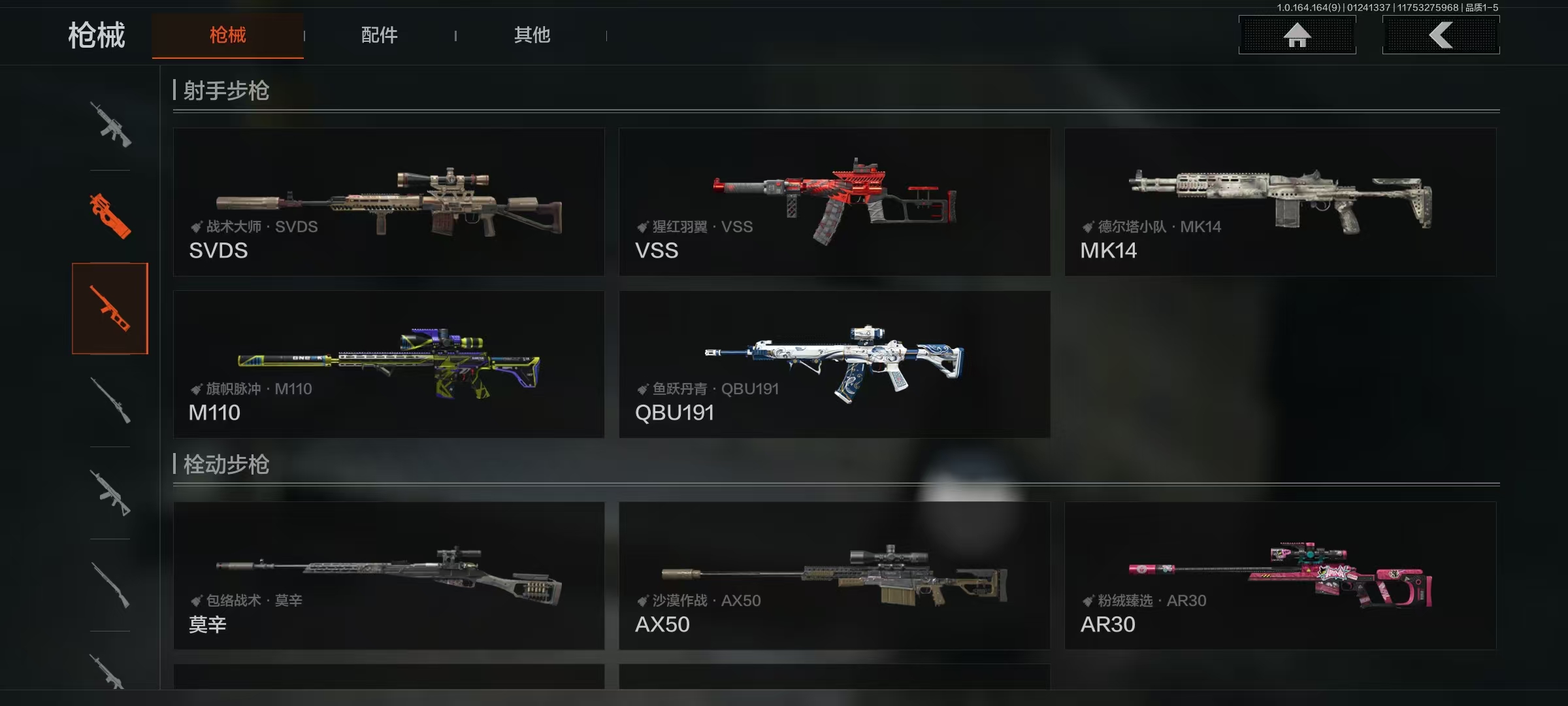Choose the SVDS marksman rifle
The image size is (1568, 706).
click(389, 202)
